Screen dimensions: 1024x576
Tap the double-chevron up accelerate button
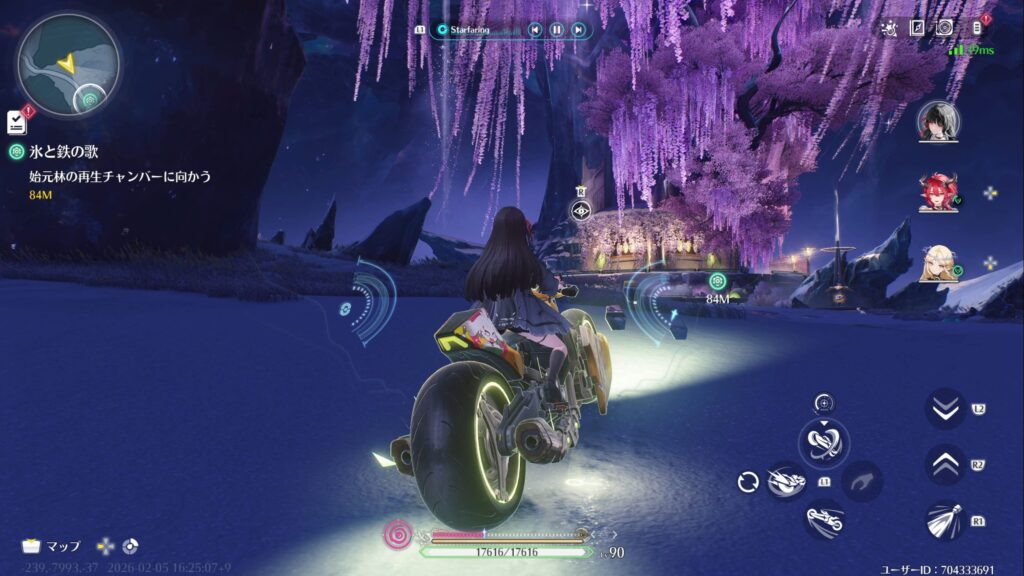944,464
